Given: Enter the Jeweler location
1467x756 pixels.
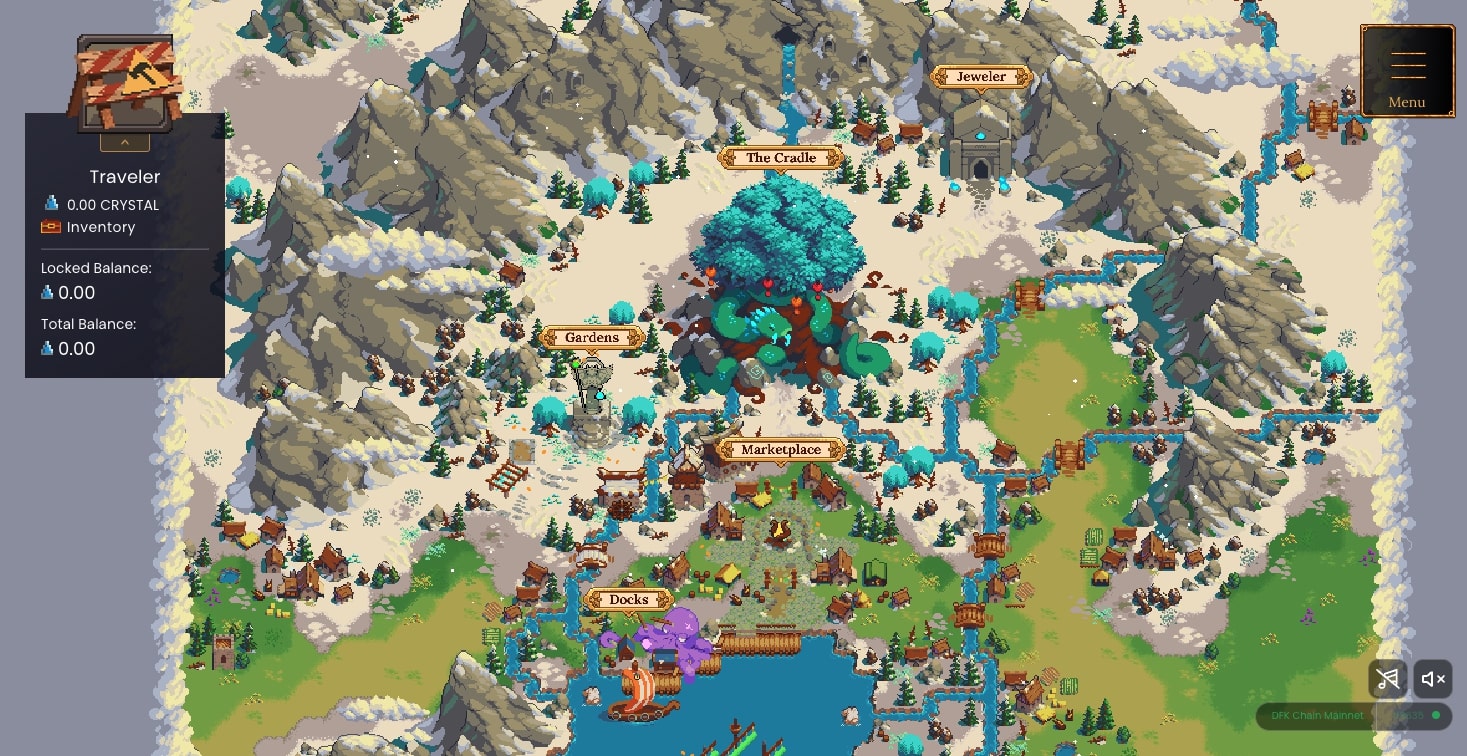Looking at the screenshot, I should point(981,77).
